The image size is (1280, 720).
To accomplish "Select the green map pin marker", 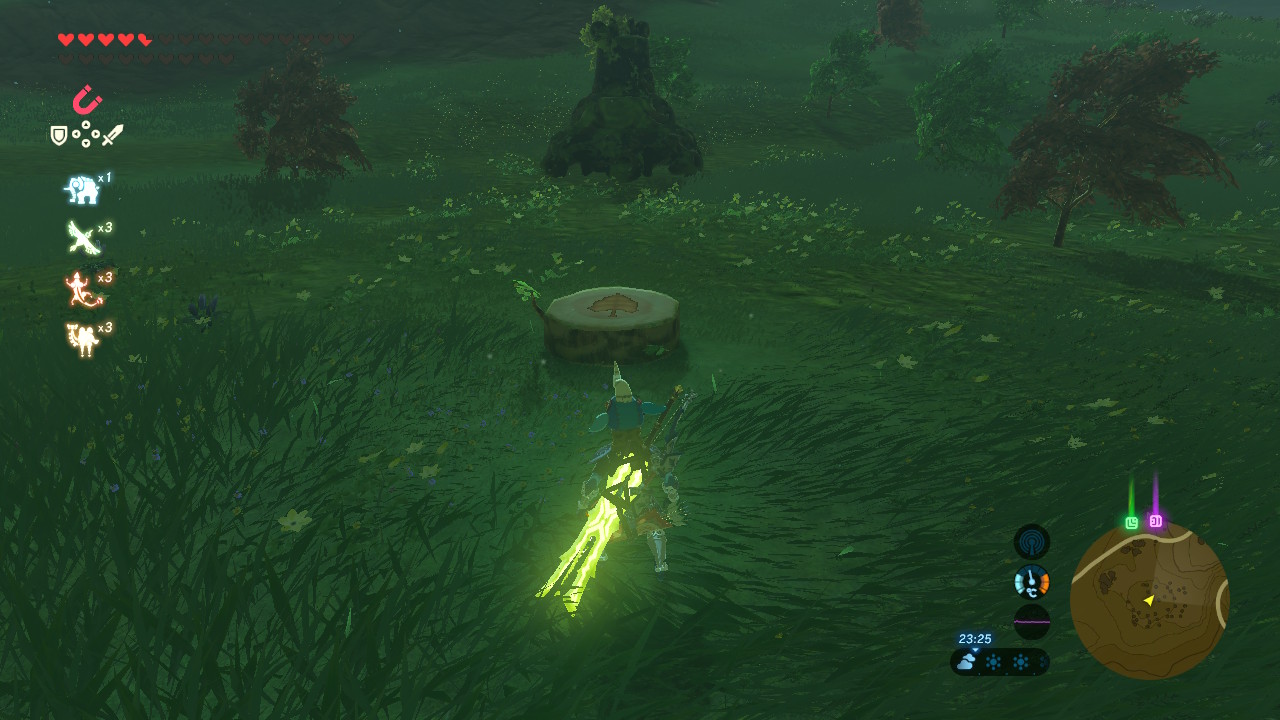I will pos(1131,522).
